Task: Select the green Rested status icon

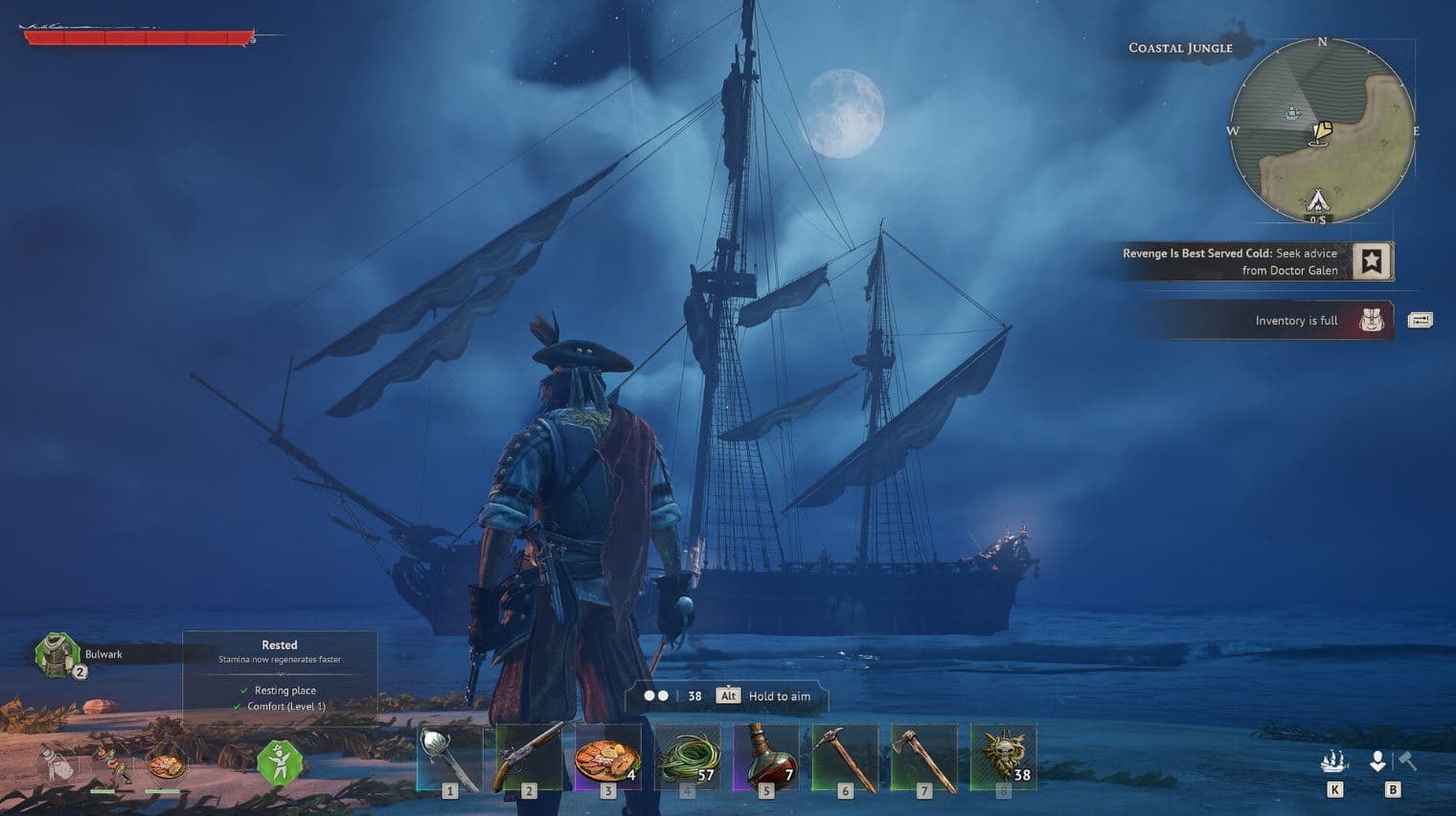Action: pyautogui.click(x=280, y=763)
